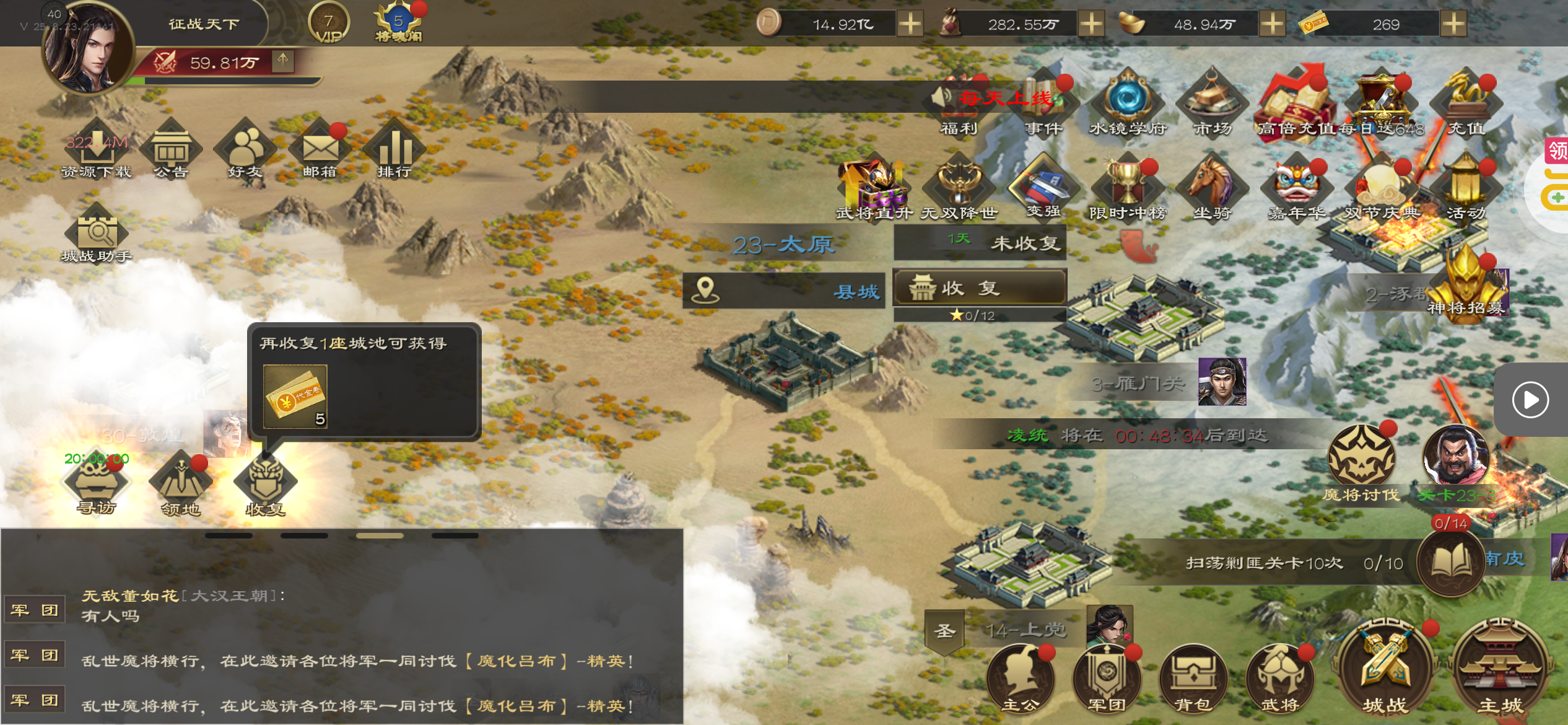Open 魔将讨伐 demon general raid
The image size is (1568, 725).
[1361, 462]
